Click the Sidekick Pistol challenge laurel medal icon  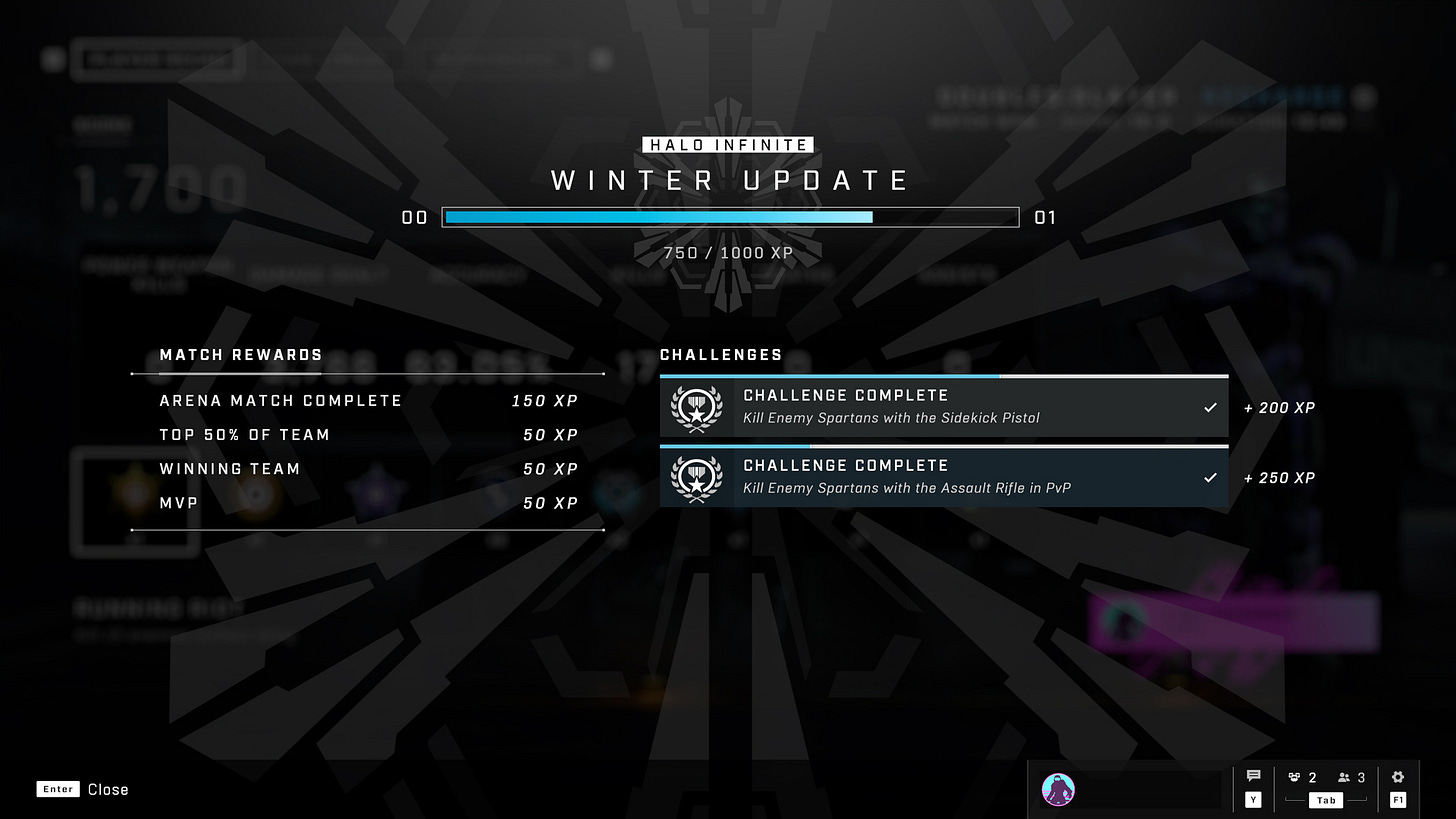pyautogui.click(x=696, y=408)
